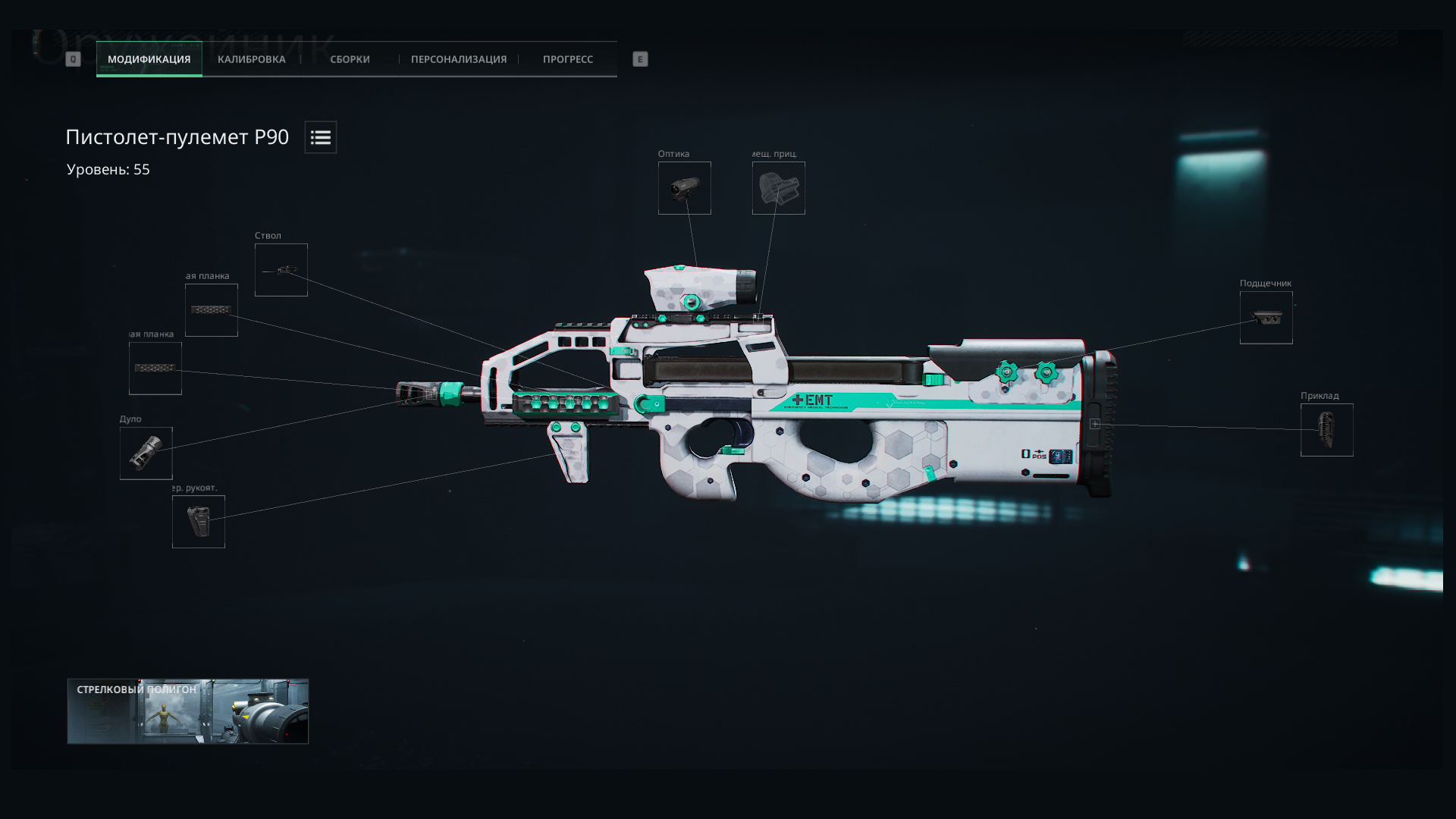Enter the Стрелковый полигон shooting range
Viewport: 1456px width, 819px height.
coord(187,711)
